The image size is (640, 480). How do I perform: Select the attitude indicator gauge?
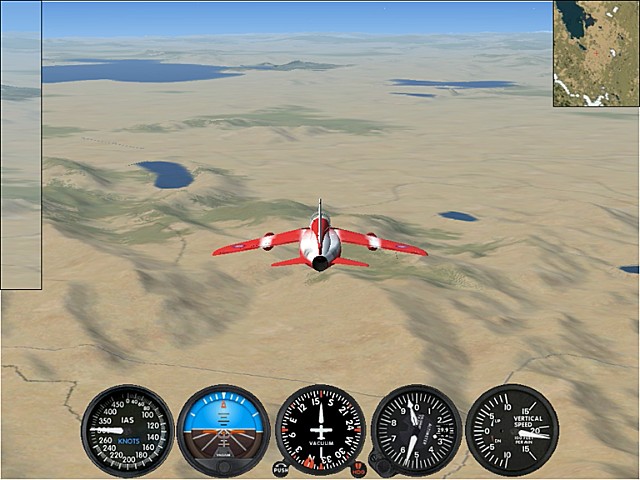(223, 430)
